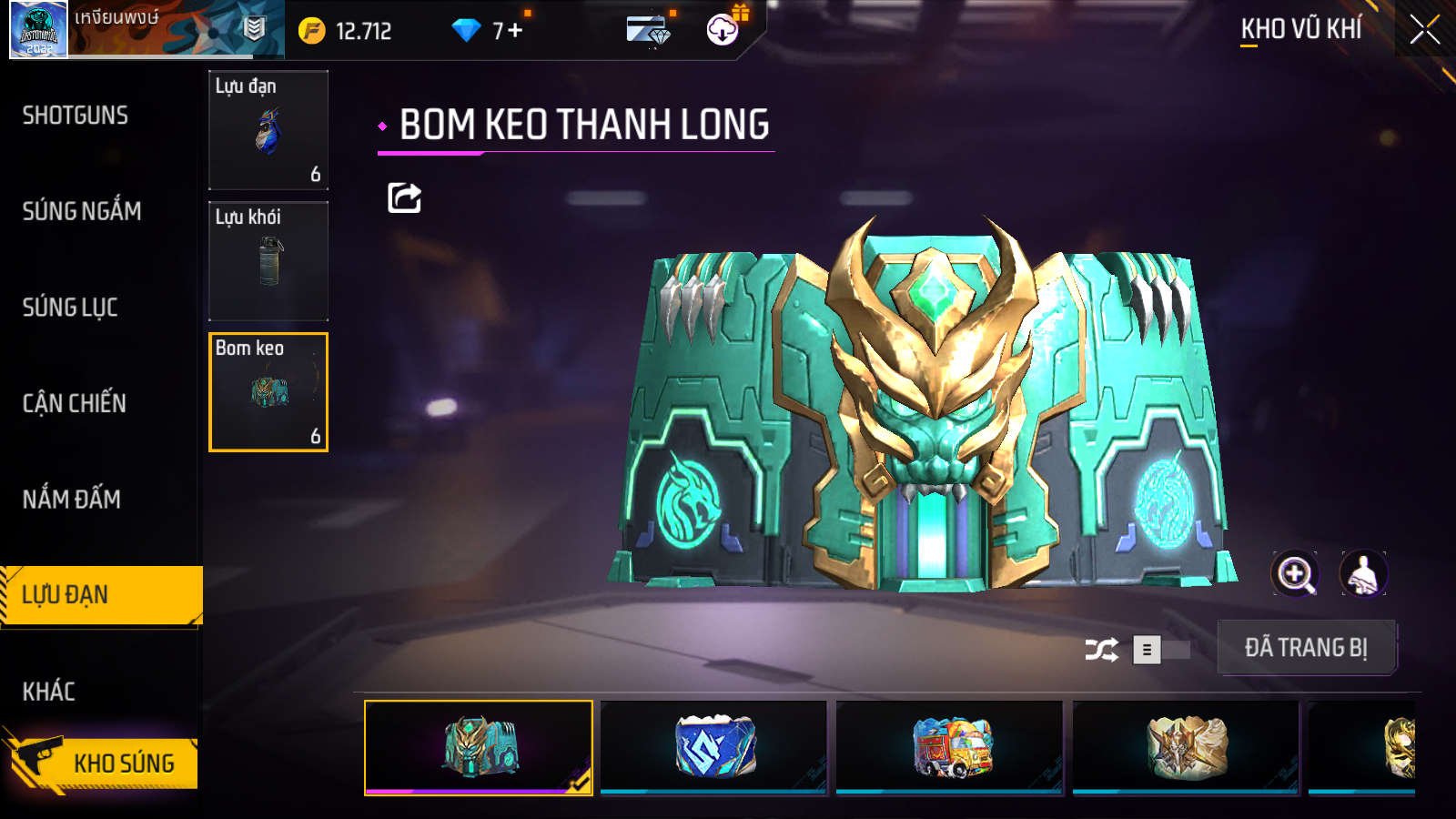The width and height of the screenshot is (1456, 819).
Task: Choose the Lựu khói smoke grenade slot
Action: [x=268, y=261]
